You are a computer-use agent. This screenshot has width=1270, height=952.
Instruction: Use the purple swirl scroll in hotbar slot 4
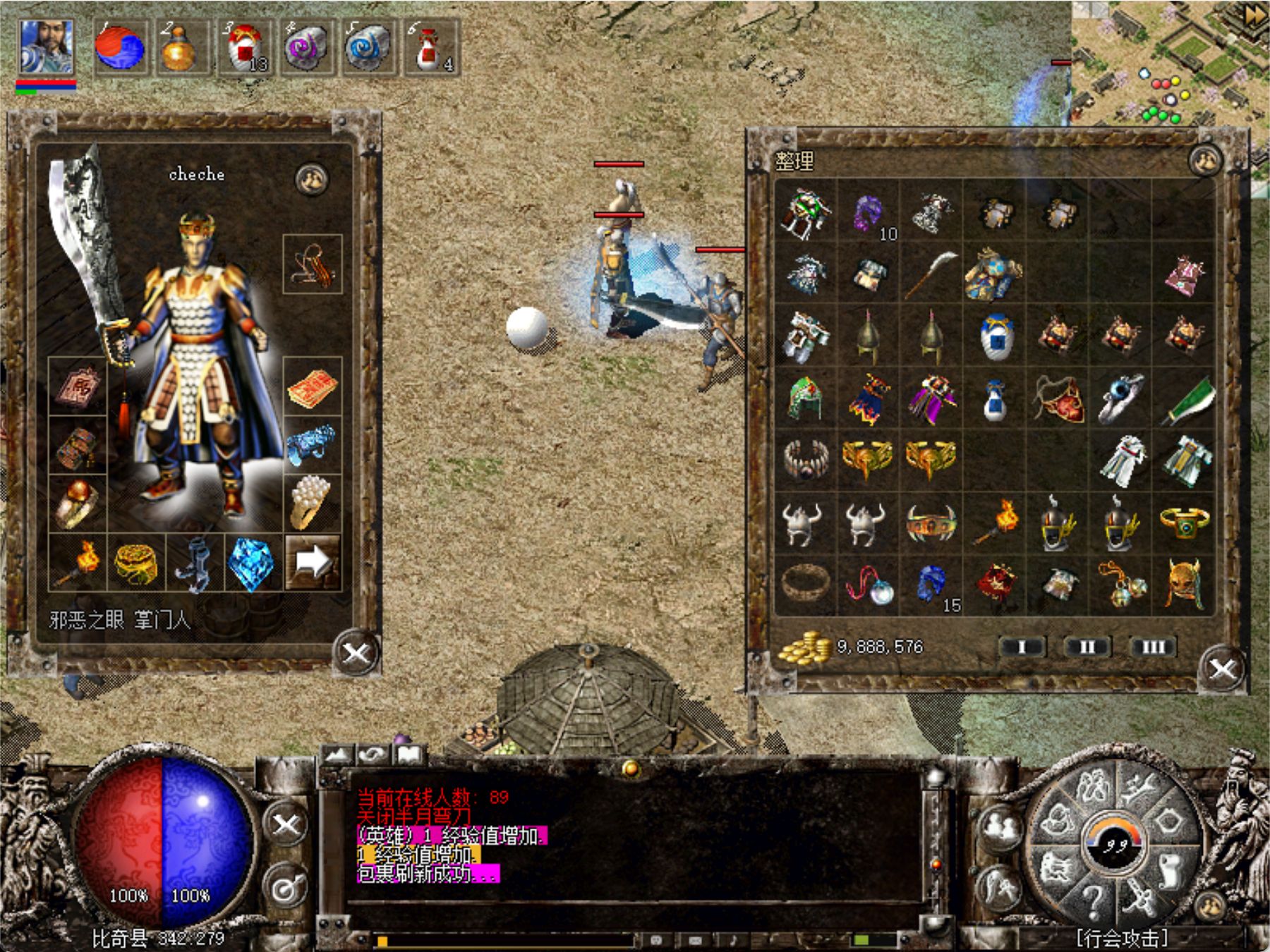pyautogui.click(x=307, y=48)
